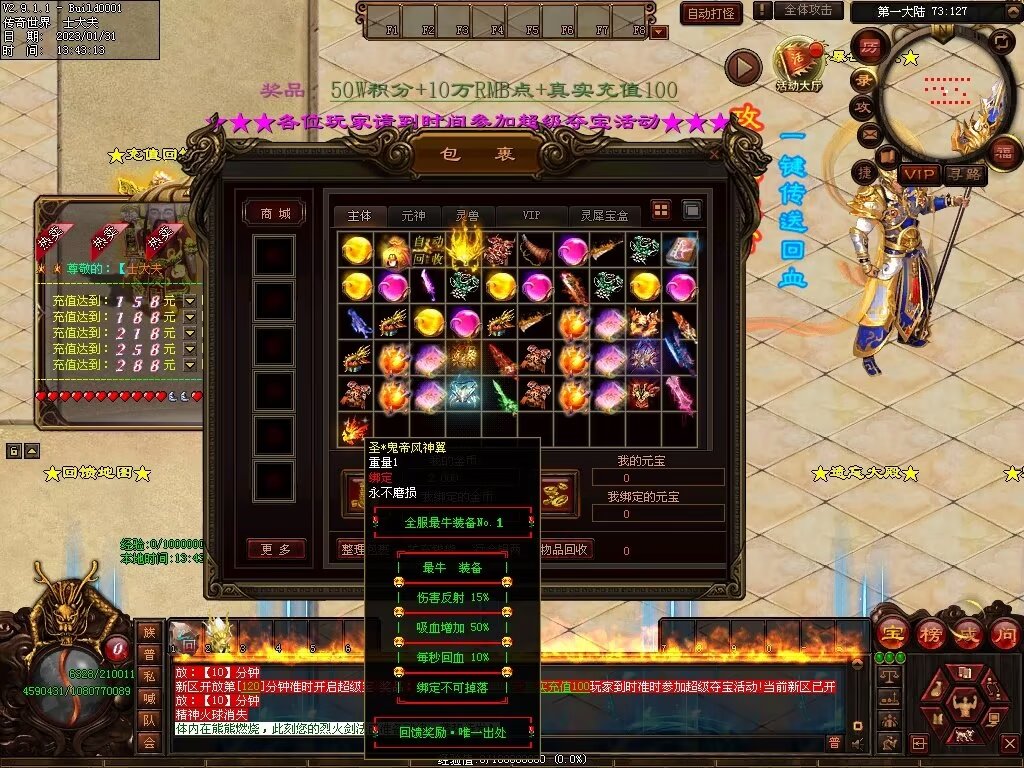1024x768 pixels.
Task: Click the 福 welfare button near minimap
Action: pos(1003,151)
